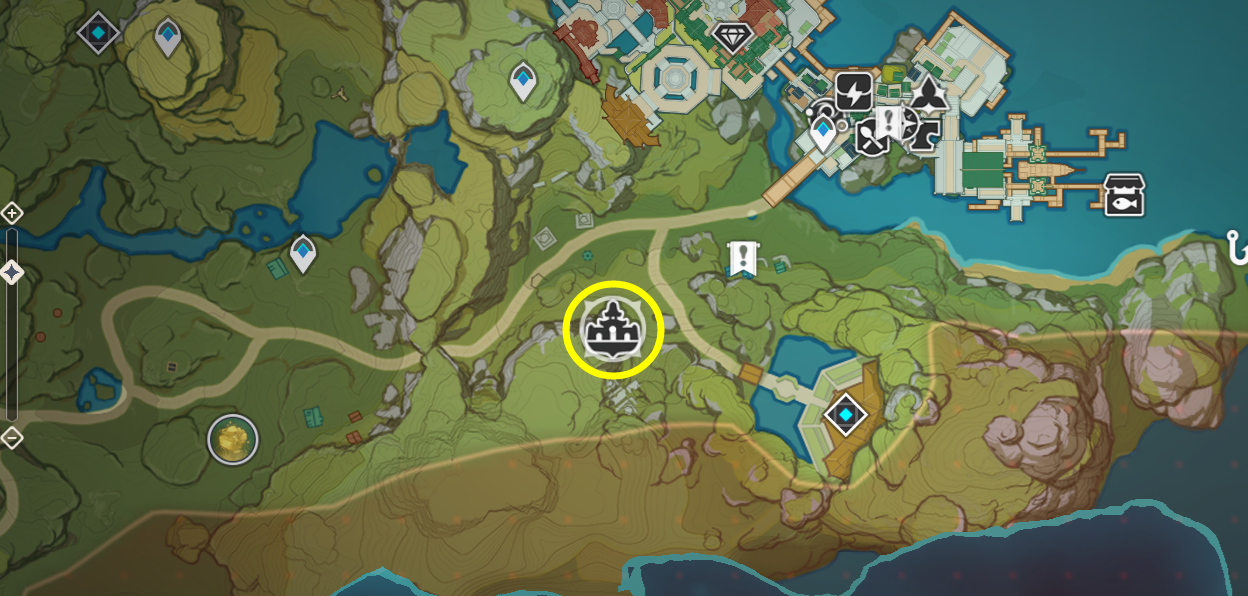1248x596 pixels.
Task: Click the zoom-out minus button
Action: [12, 437]
